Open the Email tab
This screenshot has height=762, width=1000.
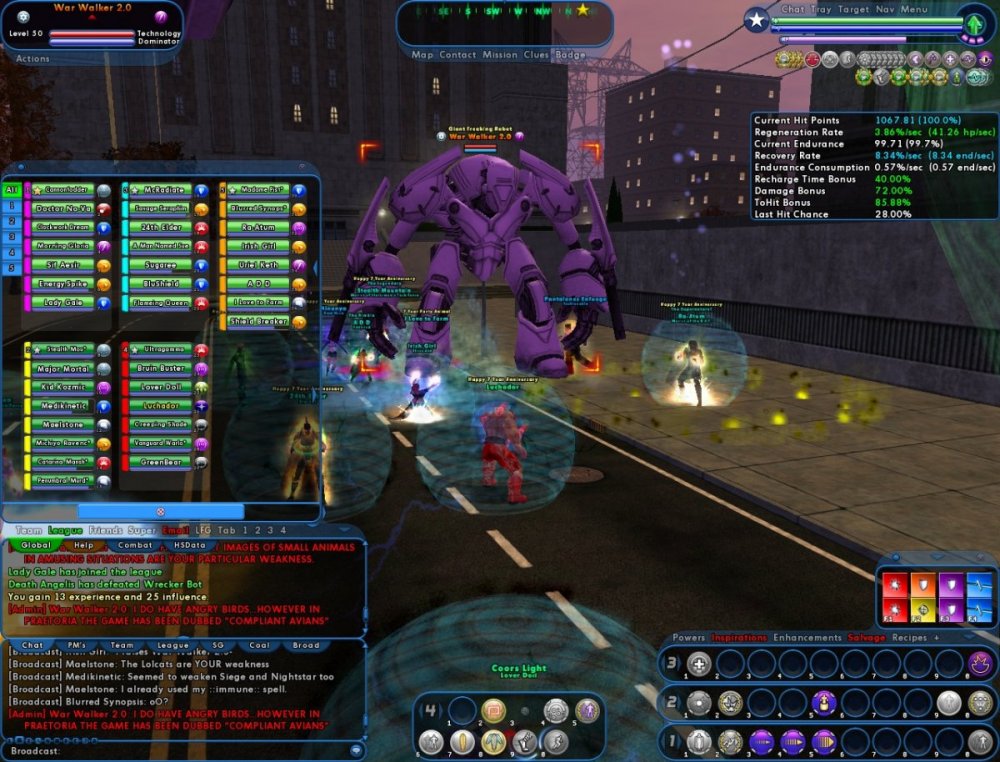pyautogui.click(x=176, y=530)
